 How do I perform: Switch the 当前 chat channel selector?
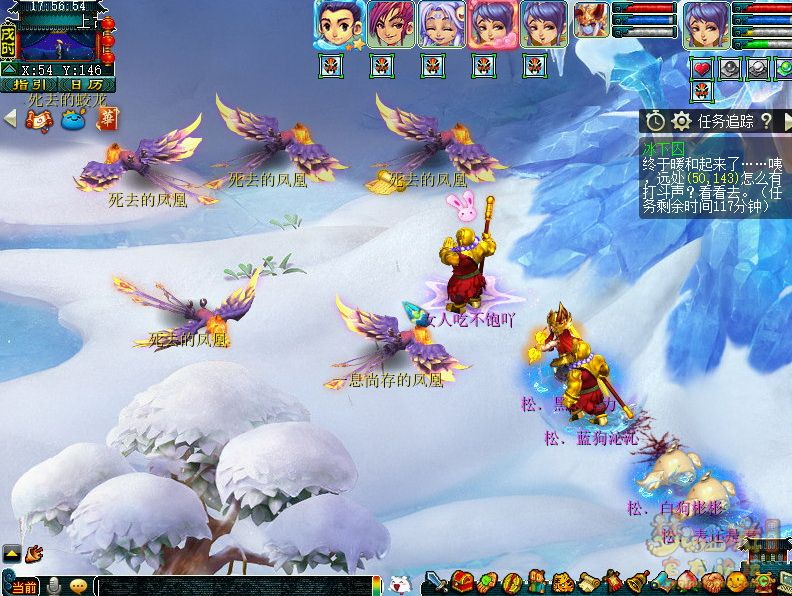click(22, 585)
